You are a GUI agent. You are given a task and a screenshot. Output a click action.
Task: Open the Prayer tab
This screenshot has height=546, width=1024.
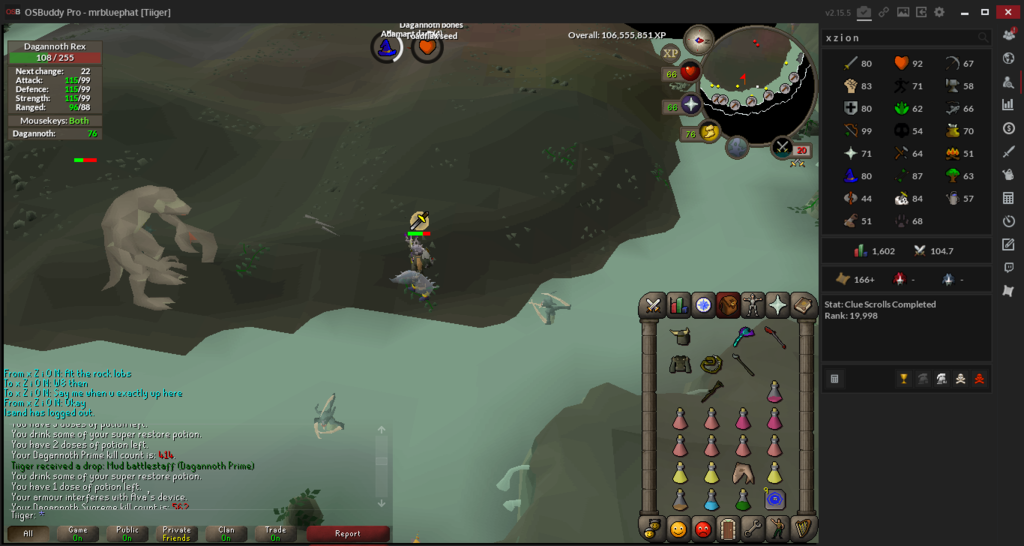pos(778,305)
